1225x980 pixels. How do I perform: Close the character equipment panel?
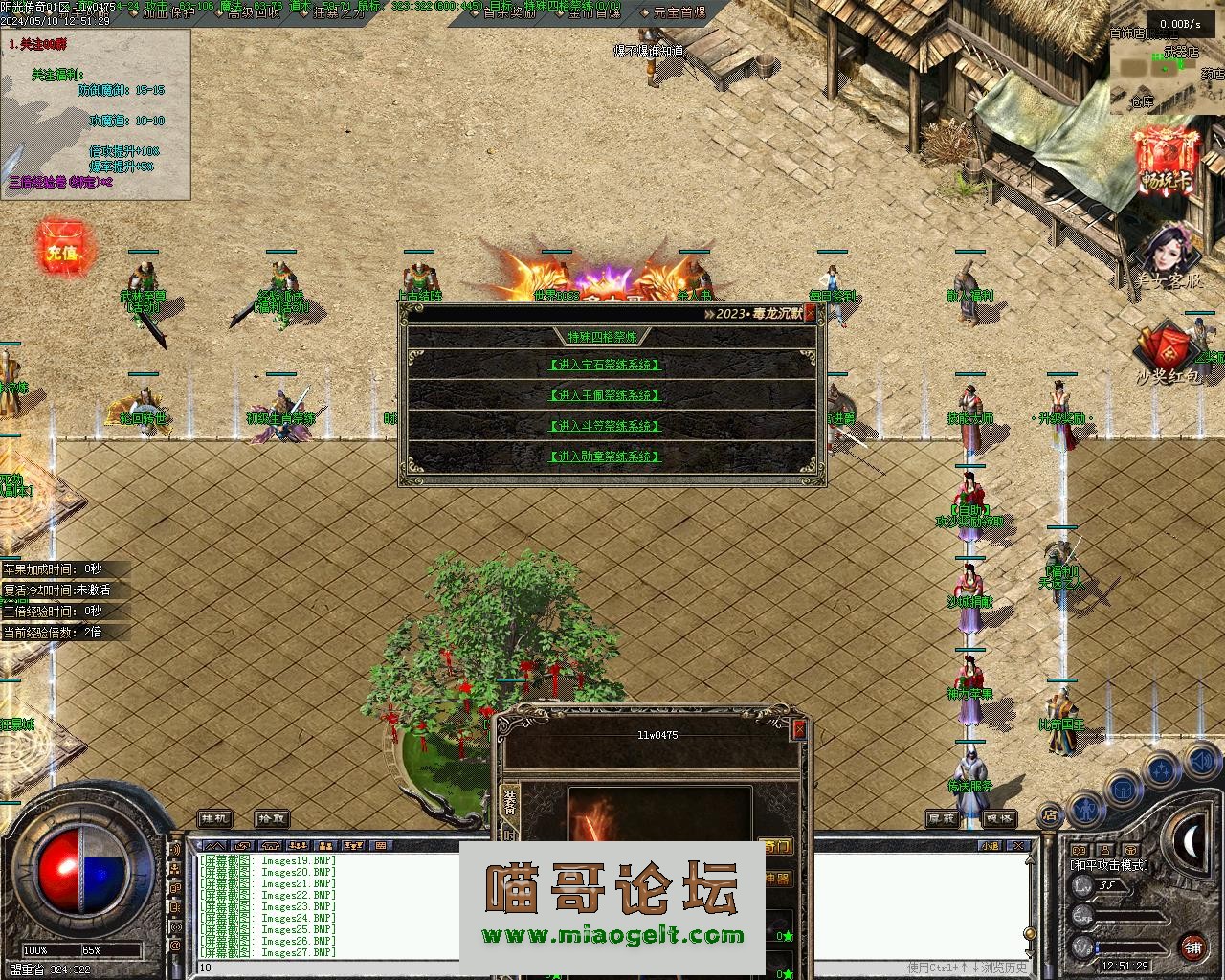(799, 730)
